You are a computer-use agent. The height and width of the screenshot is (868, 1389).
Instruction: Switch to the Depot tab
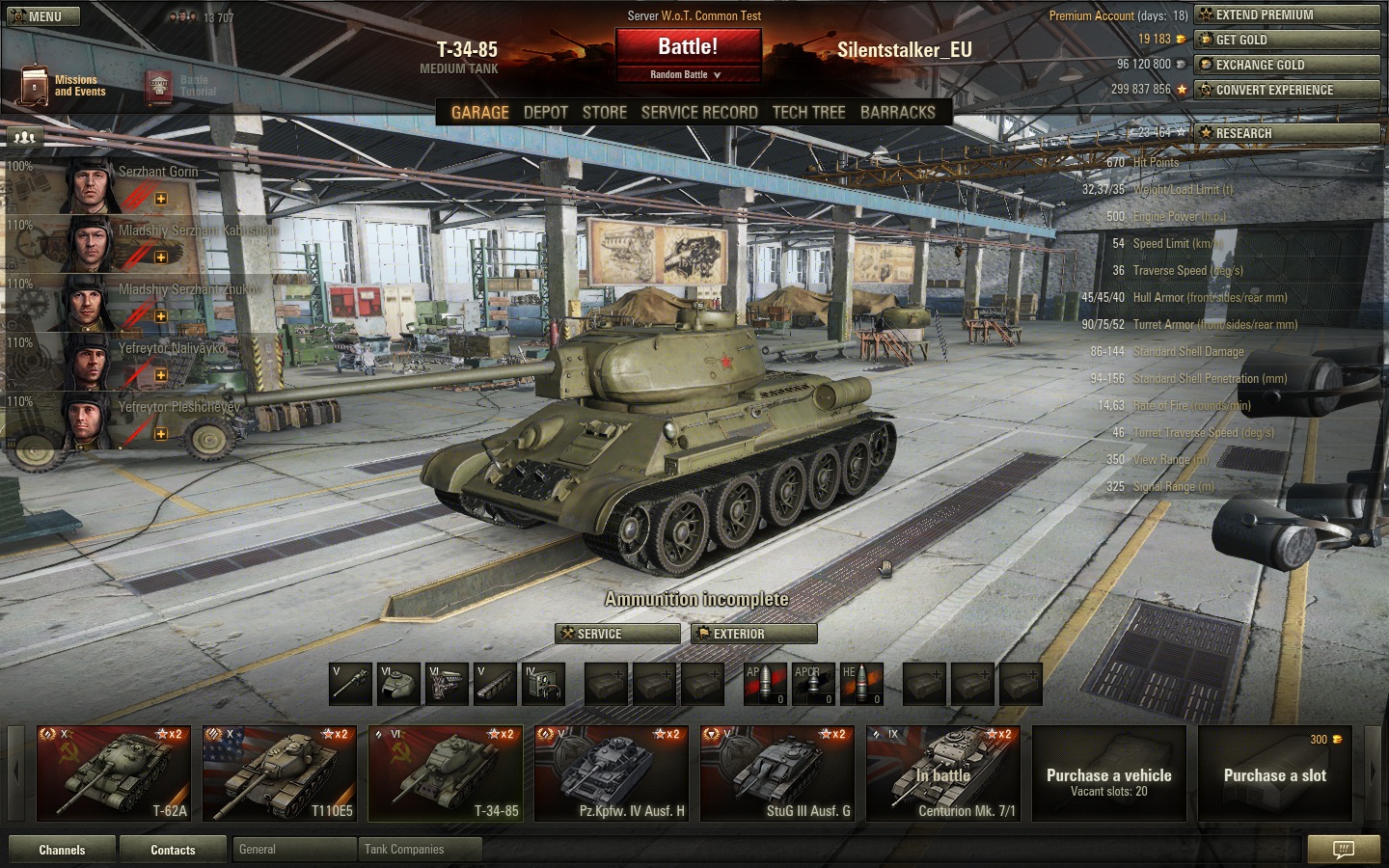(546, 112)
